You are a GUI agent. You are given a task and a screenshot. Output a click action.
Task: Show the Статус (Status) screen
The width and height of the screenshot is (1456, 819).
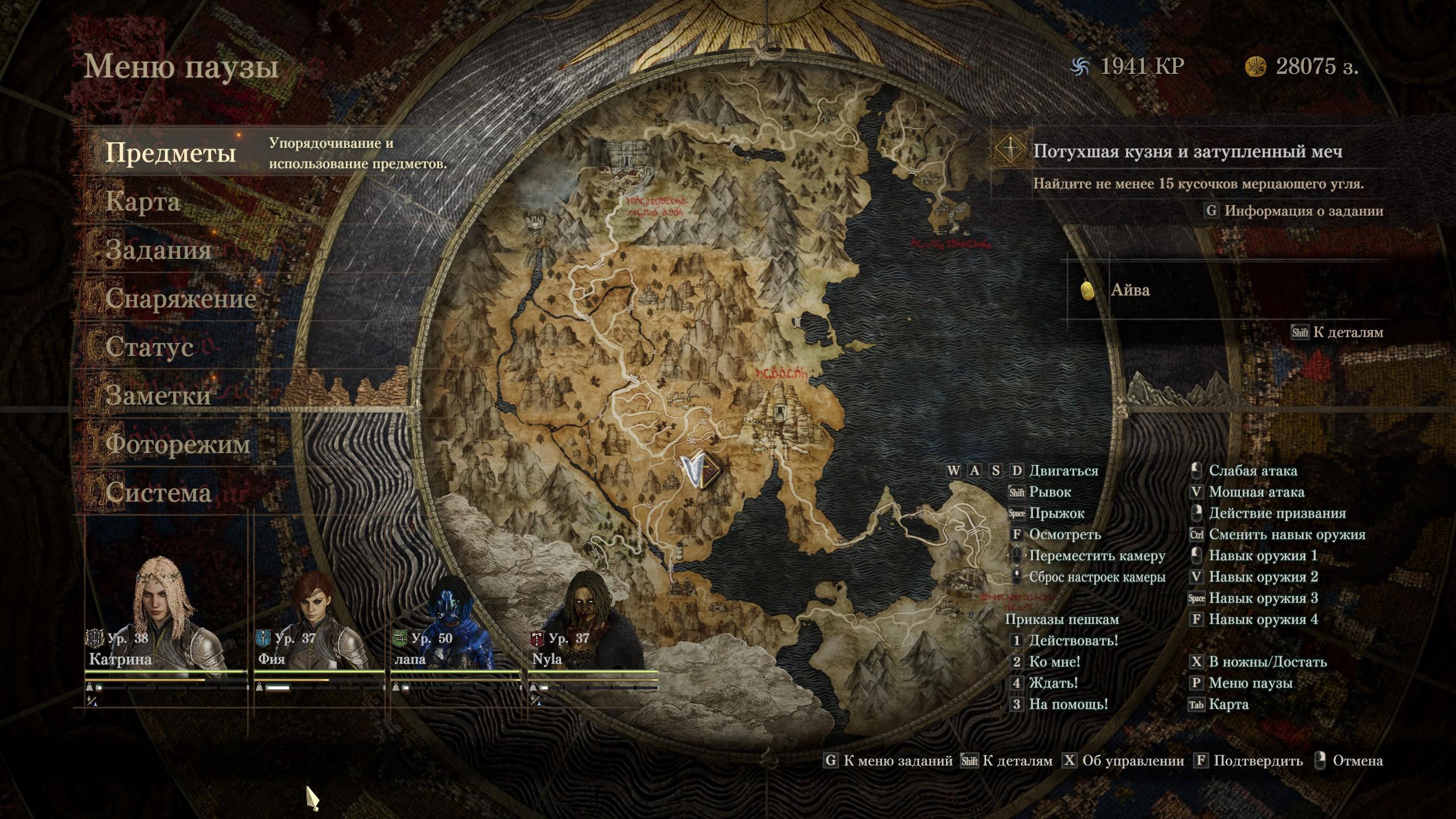[150, 347]
